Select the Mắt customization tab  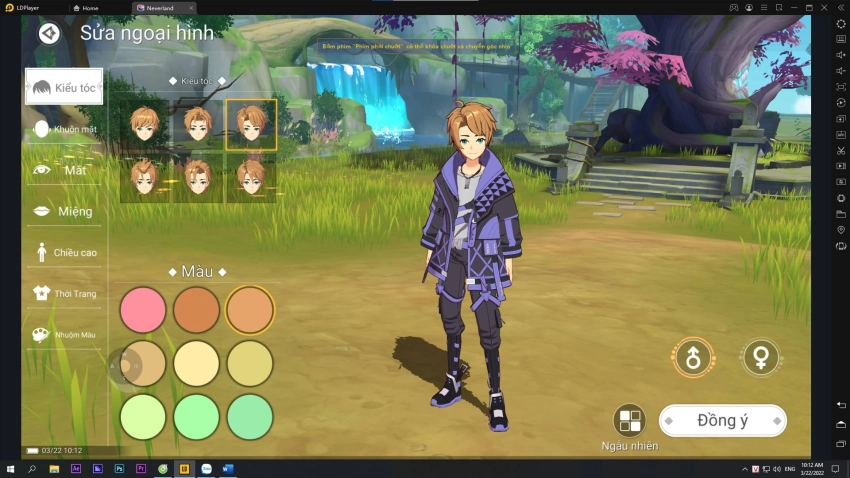click(64, 170)
